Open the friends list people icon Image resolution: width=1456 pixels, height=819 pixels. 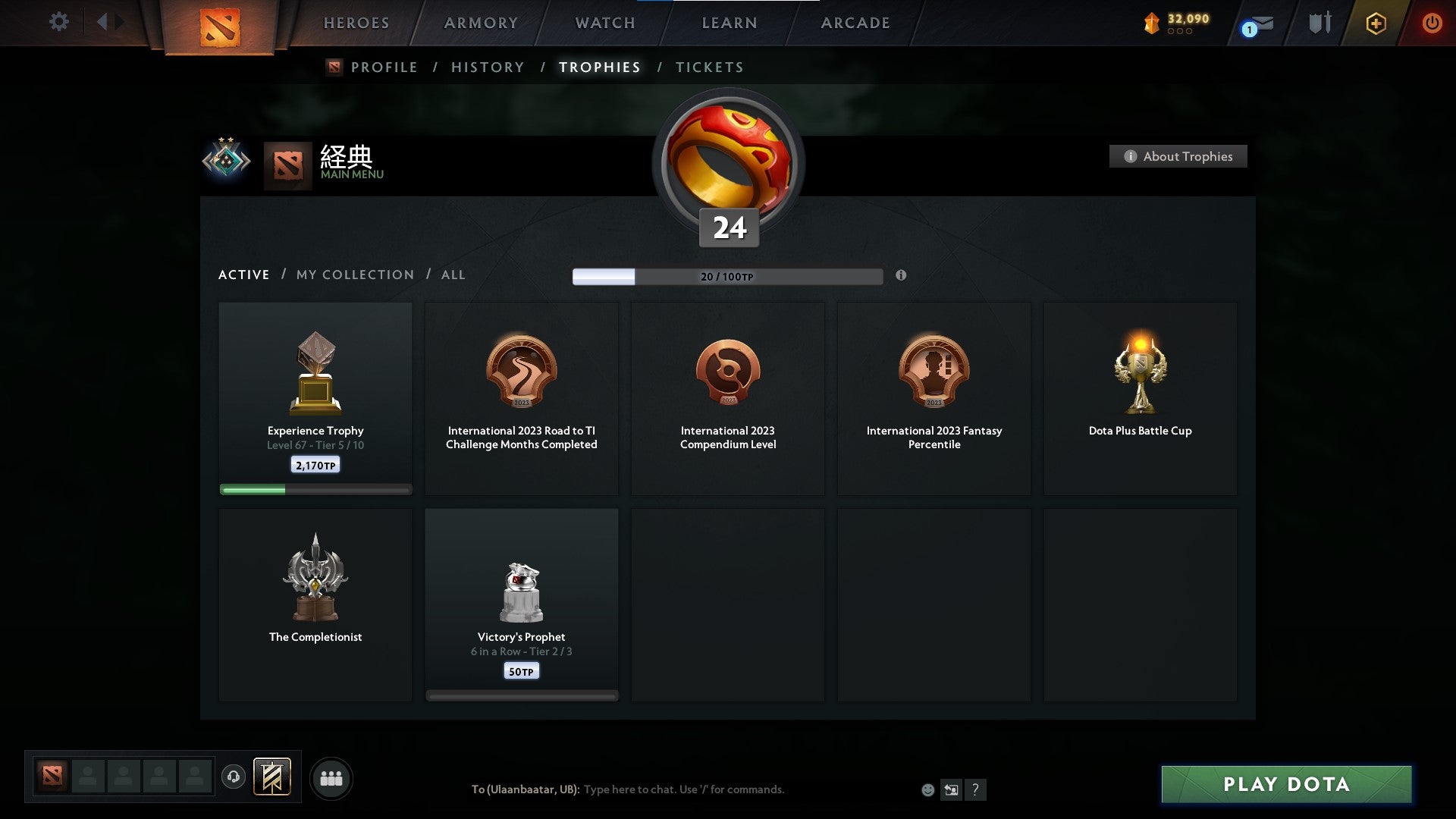[x=331, y=777]
